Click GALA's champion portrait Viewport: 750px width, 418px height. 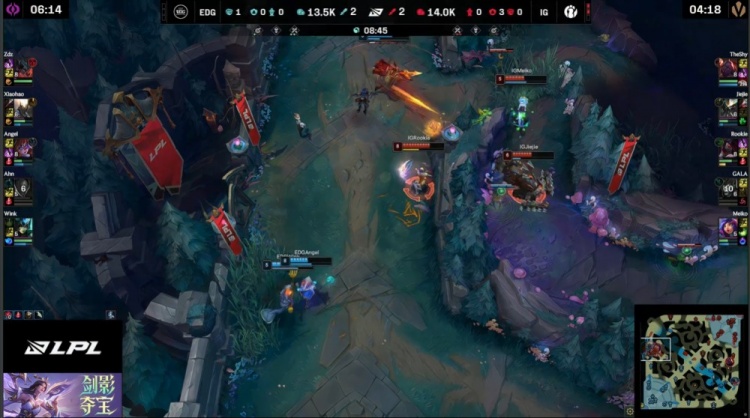(x=726, y=189)
